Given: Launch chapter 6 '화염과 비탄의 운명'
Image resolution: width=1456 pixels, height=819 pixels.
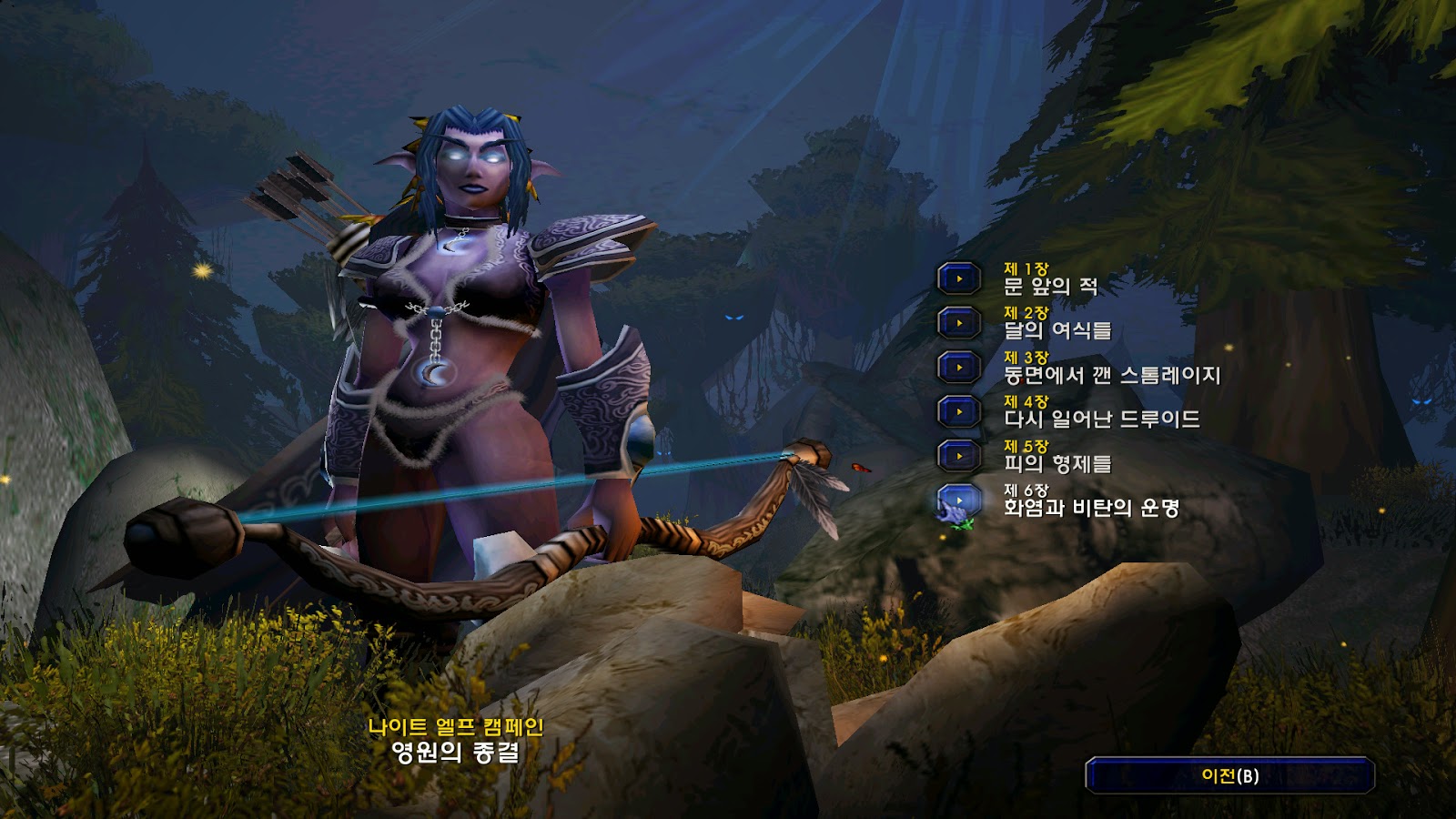Looking at the screenshot, I should tap(959, 500).
